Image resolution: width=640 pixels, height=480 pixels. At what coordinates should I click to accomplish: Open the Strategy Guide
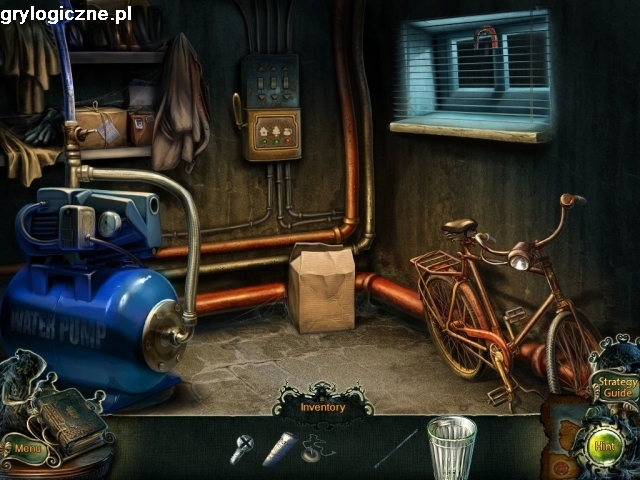pyautogui.click(x=613, y=386)
